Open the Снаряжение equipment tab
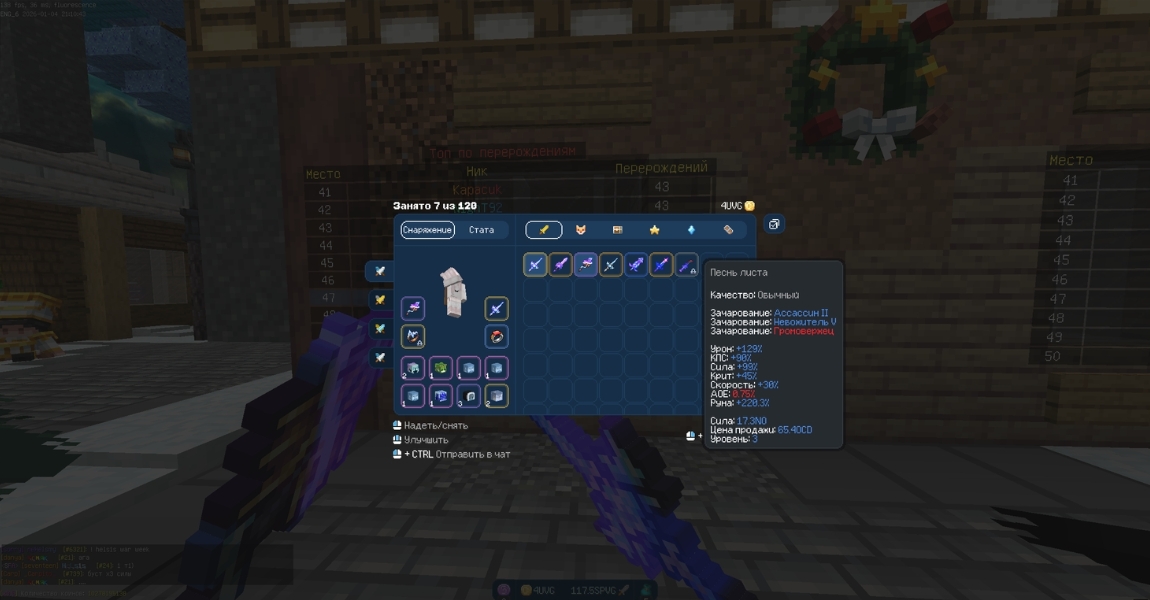The image size is (1150, 600). [x=428, y=230]
